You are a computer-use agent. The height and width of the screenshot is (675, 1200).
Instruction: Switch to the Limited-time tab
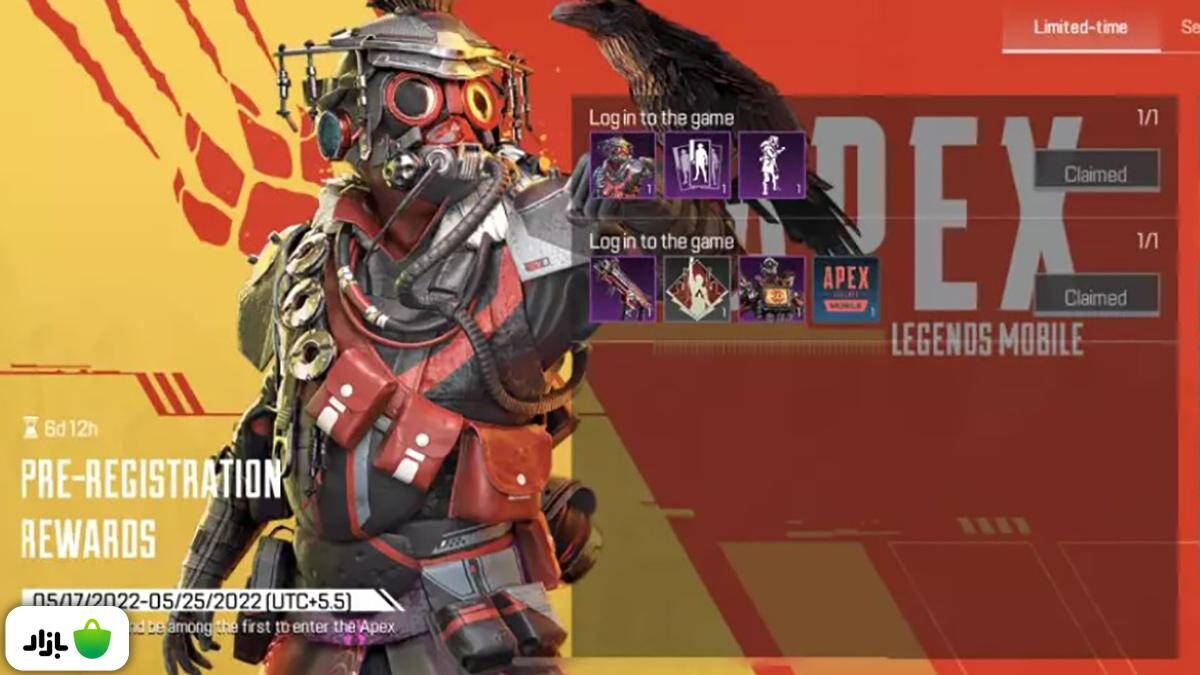(1079, 27)
